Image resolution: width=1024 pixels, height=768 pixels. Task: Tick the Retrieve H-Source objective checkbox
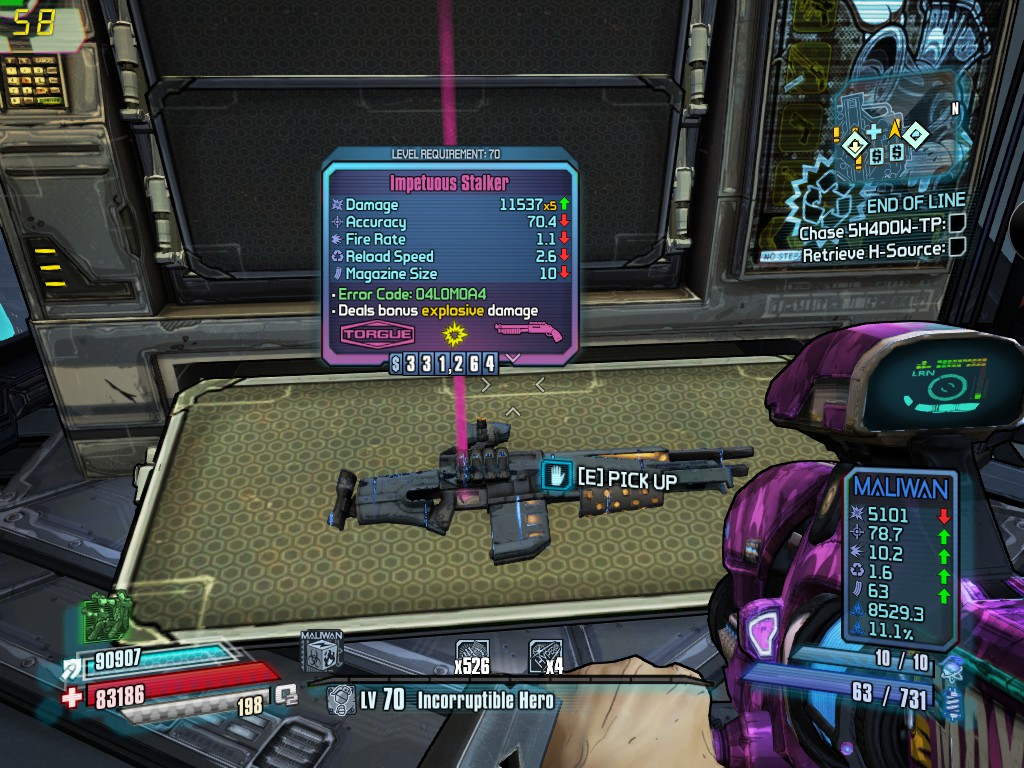pos(957,247)
